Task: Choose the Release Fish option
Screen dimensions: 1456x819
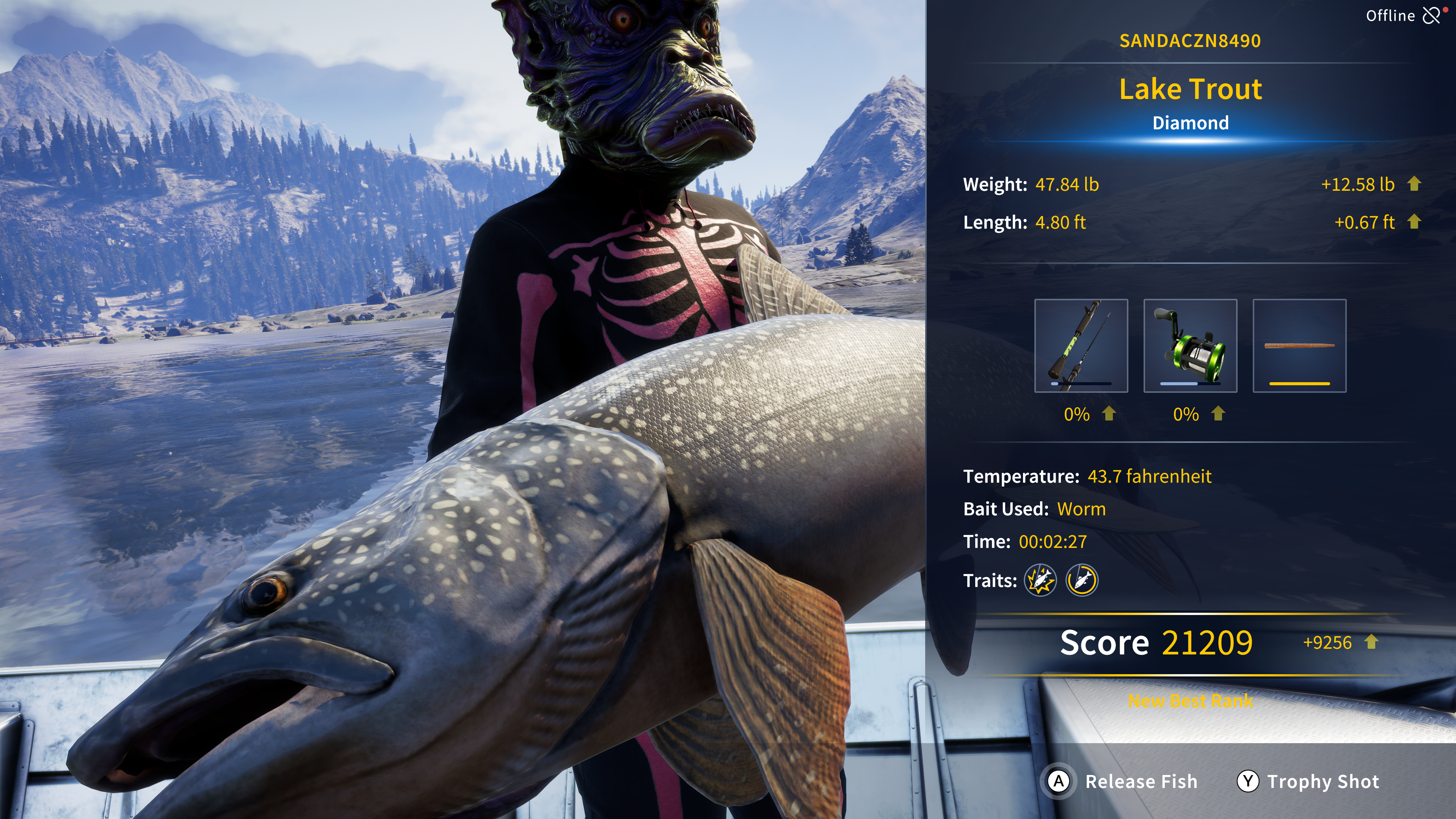Action: (1122, 782)
